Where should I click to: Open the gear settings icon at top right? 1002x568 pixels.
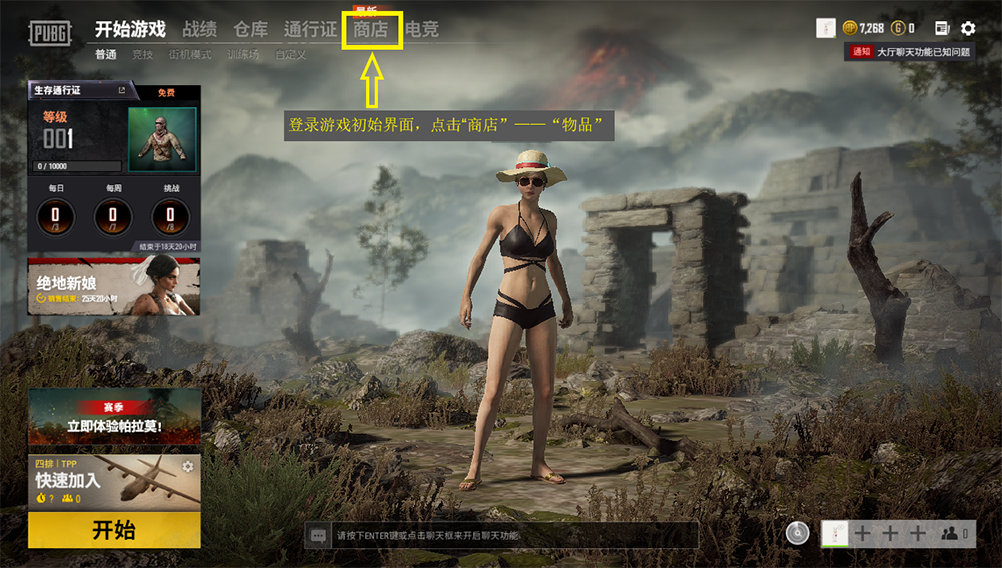968,29
